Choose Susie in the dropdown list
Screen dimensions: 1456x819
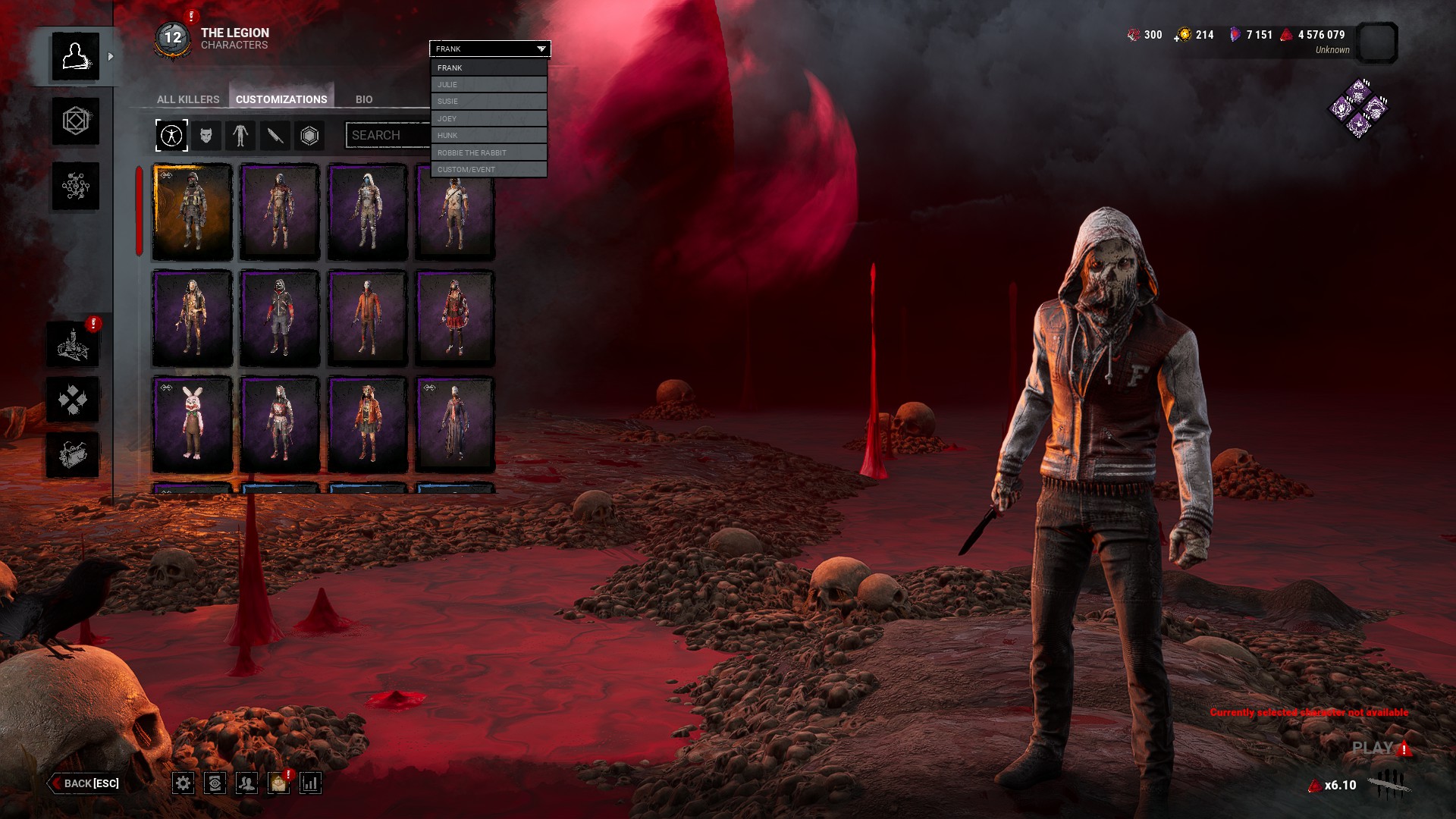(x=489, y=101)
